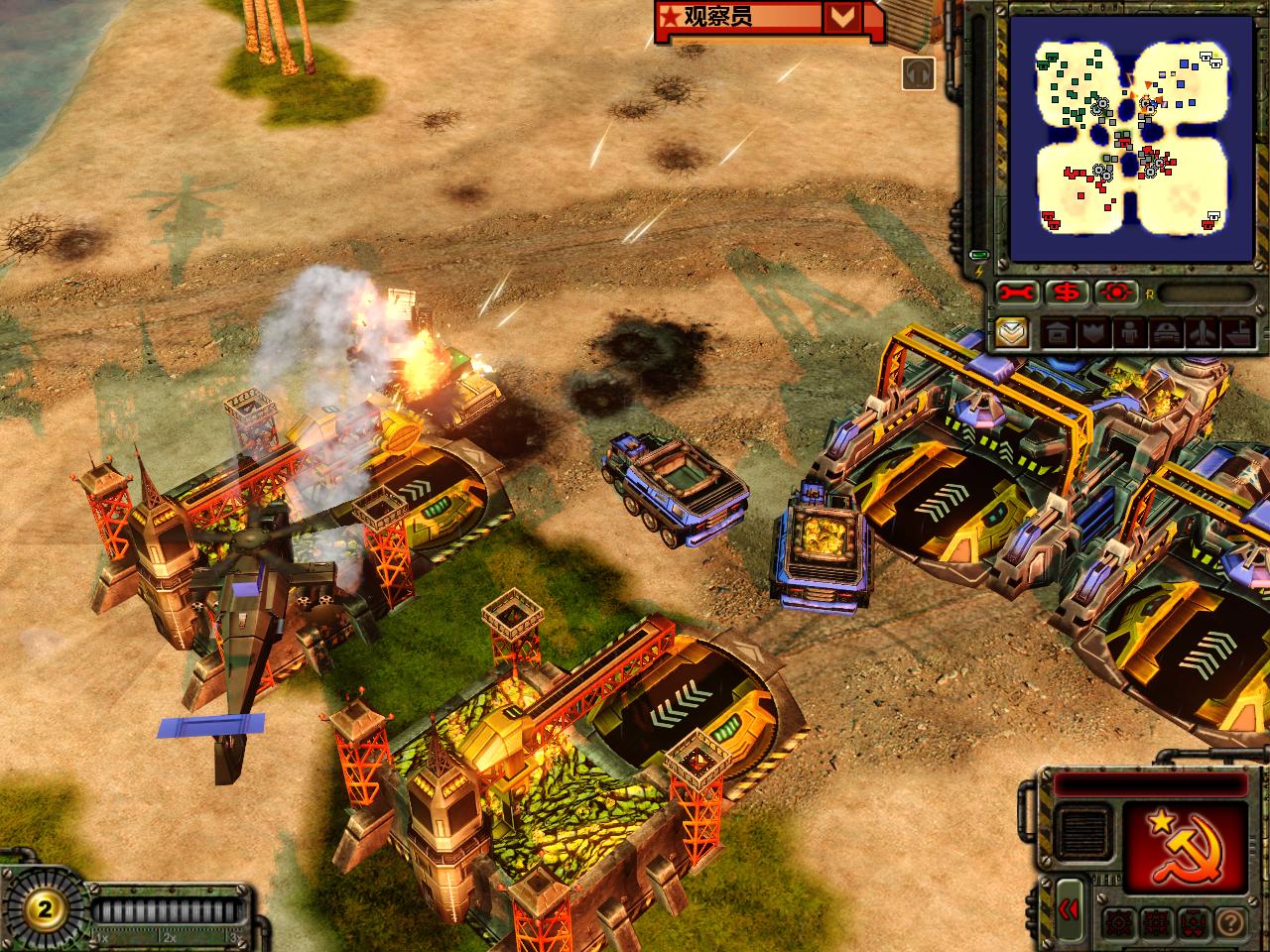Activate the red wrench repair button
Screen dimensions: 1270x952
pos(1017,293)
